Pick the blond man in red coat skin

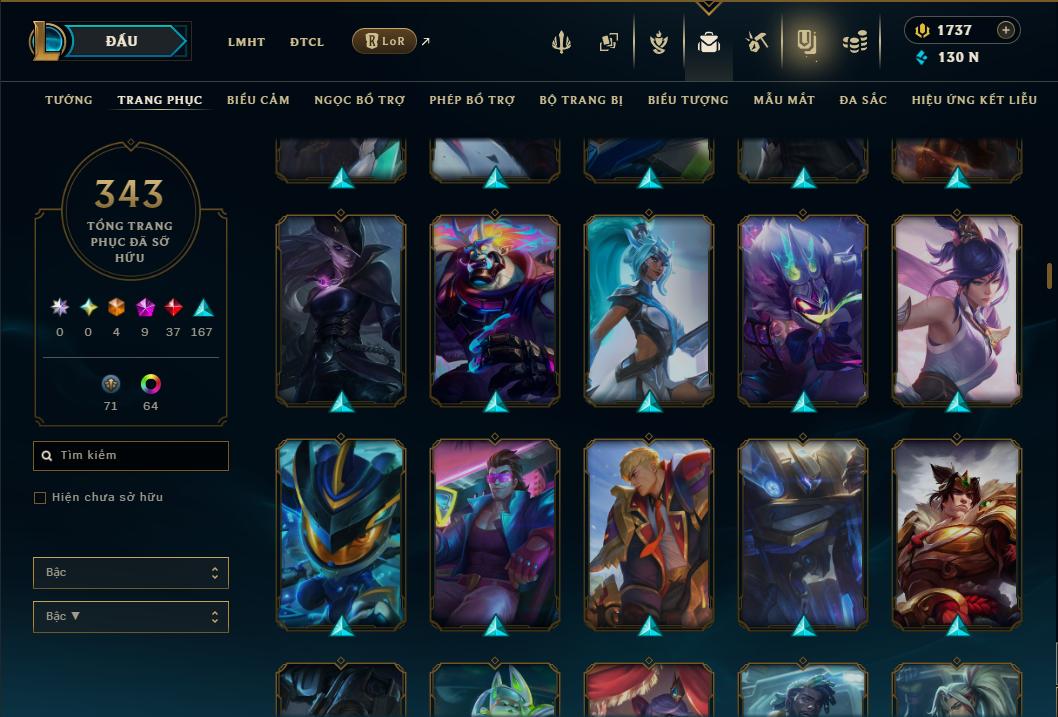point(649,533)
